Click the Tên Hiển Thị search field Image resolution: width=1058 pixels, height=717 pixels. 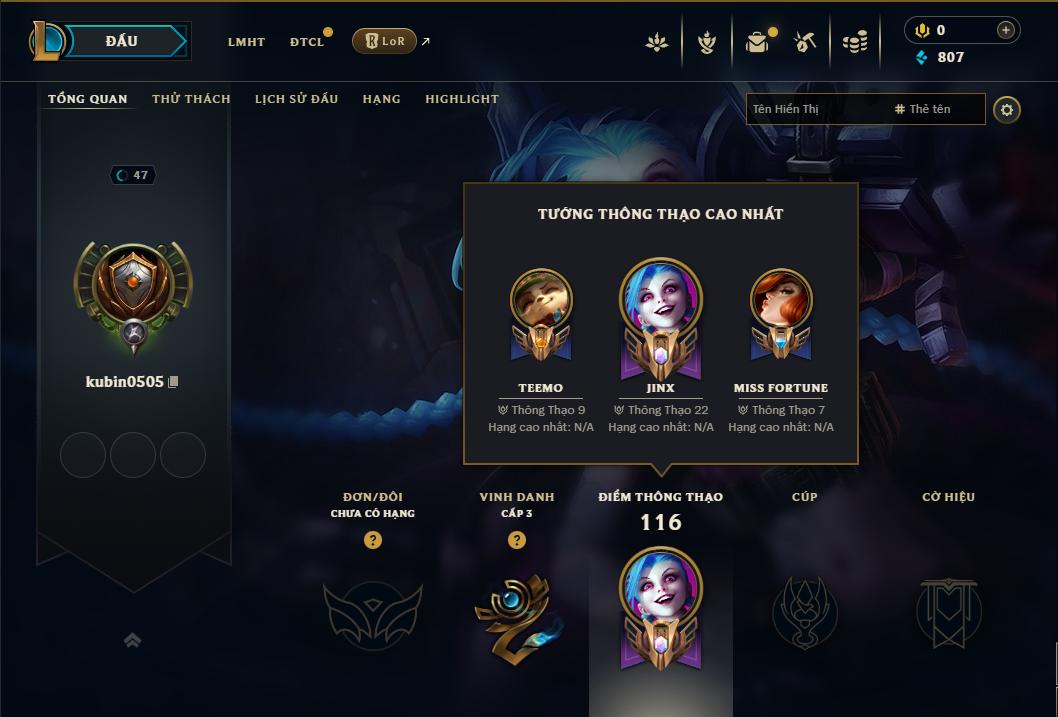click(x=815, y=109)
